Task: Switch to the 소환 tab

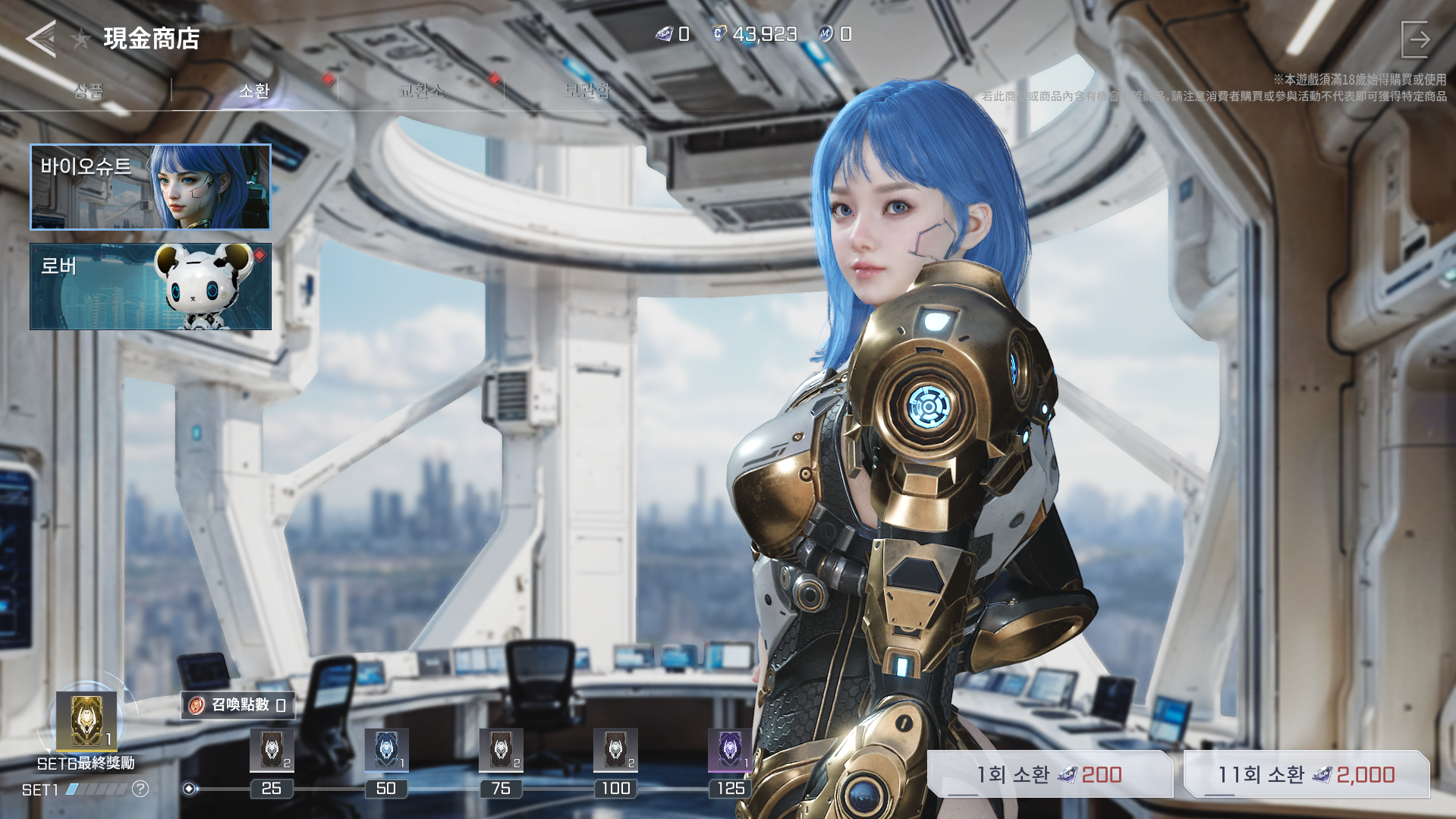Action: pyautogui.click(x=254, y=91)
